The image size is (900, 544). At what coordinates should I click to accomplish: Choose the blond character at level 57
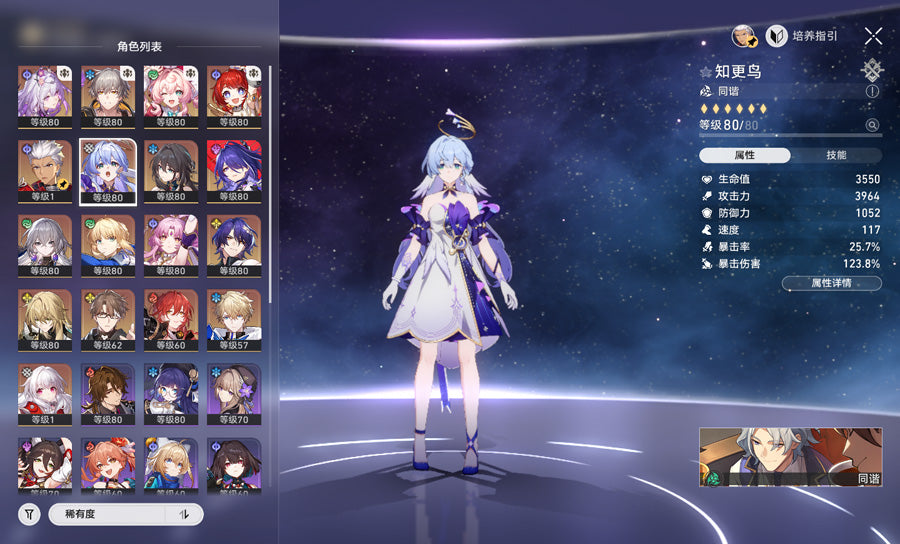point(233,320)
